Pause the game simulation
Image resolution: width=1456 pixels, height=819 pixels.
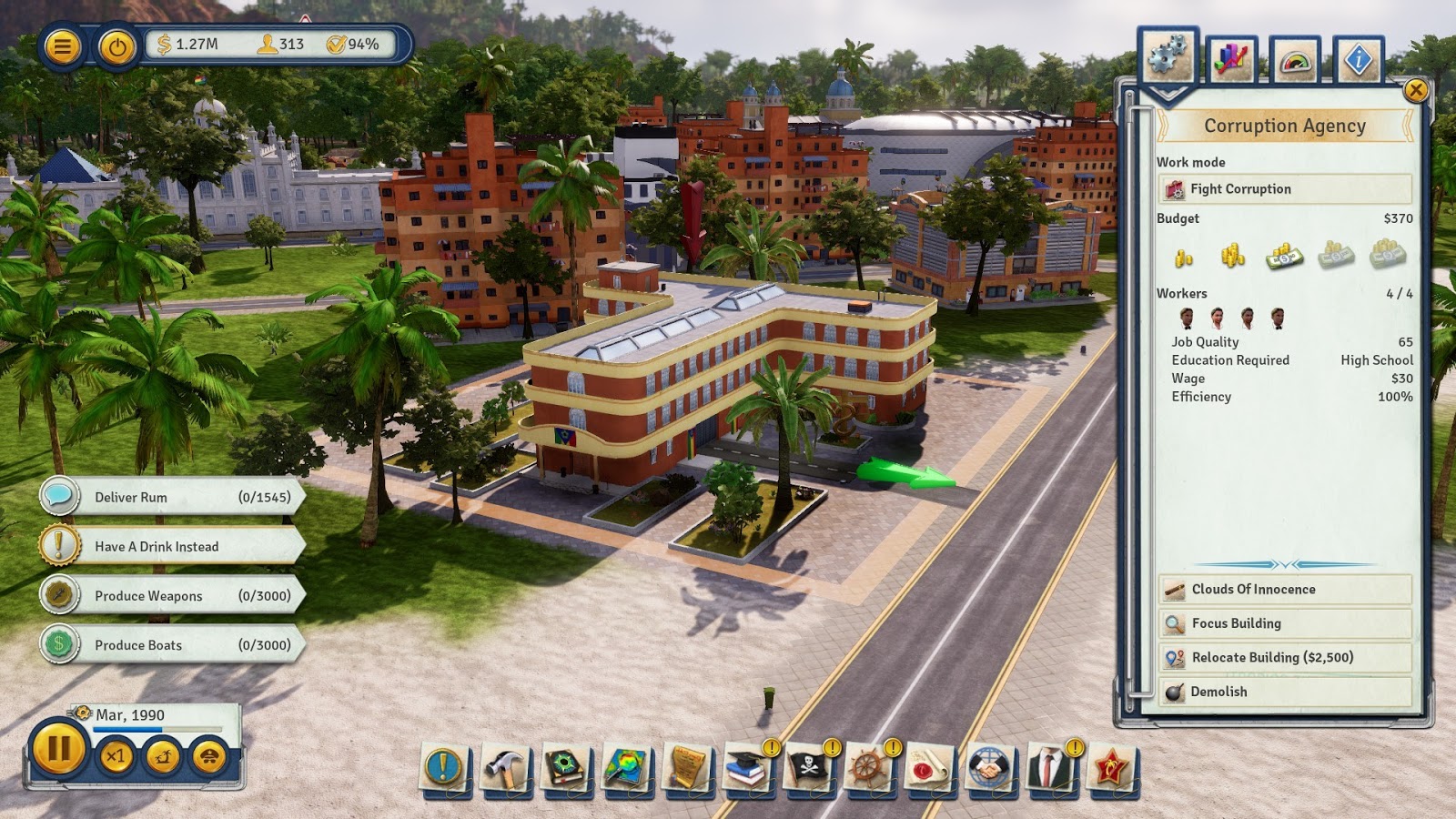pos(60,750)
